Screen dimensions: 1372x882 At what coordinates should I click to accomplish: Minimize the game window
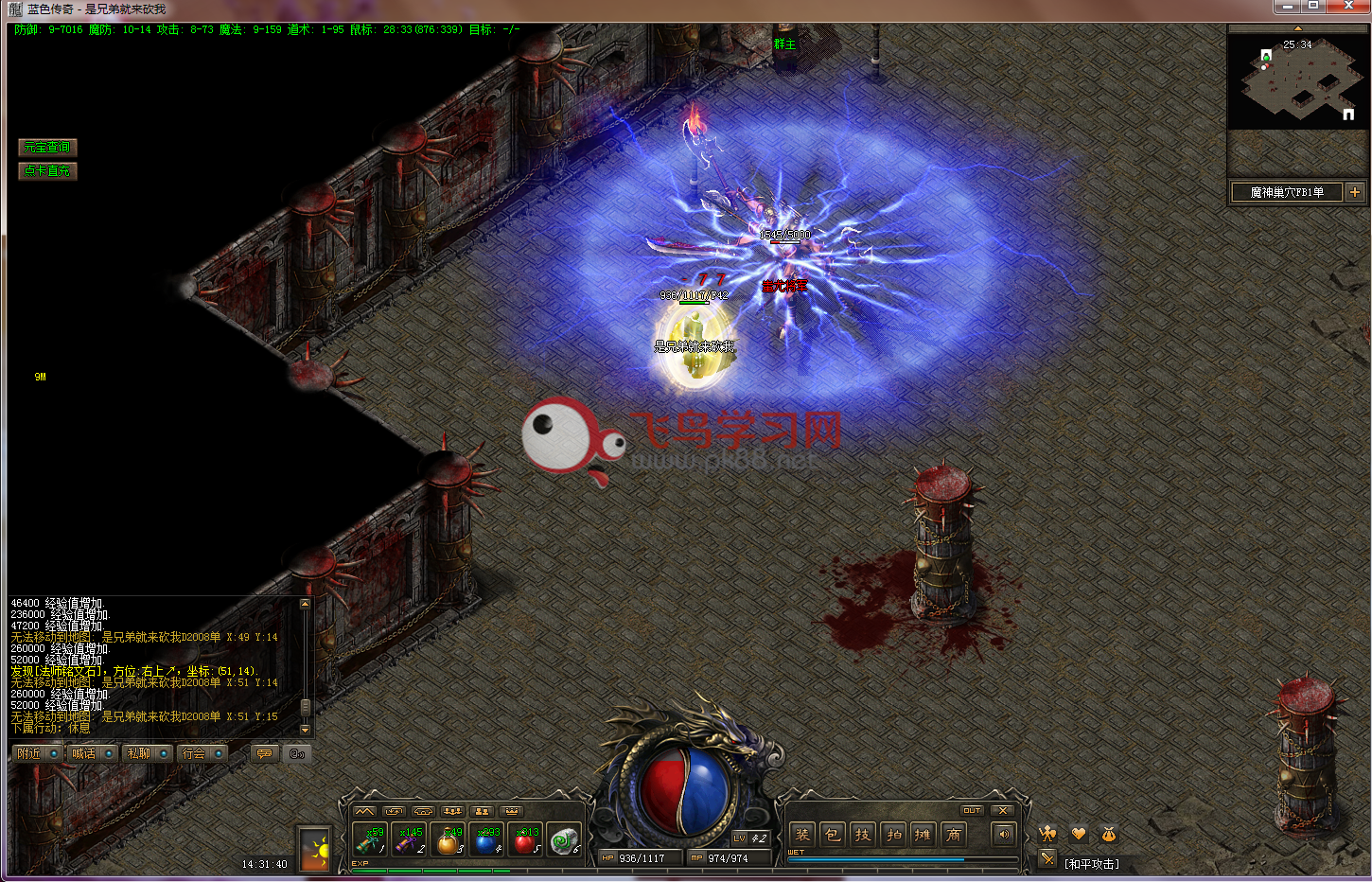point(1288,7)
